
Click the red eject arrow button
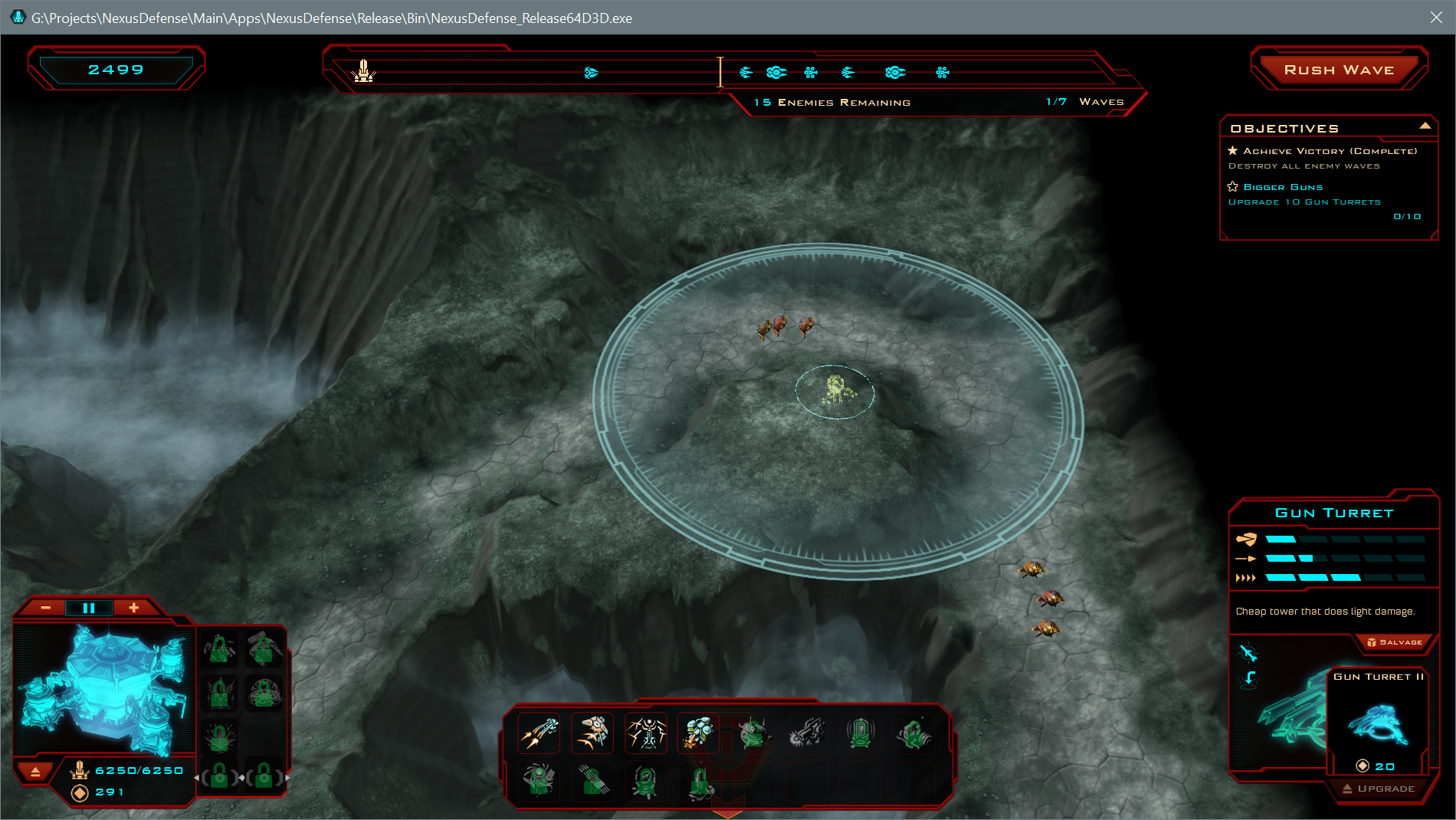click(35, 772)
